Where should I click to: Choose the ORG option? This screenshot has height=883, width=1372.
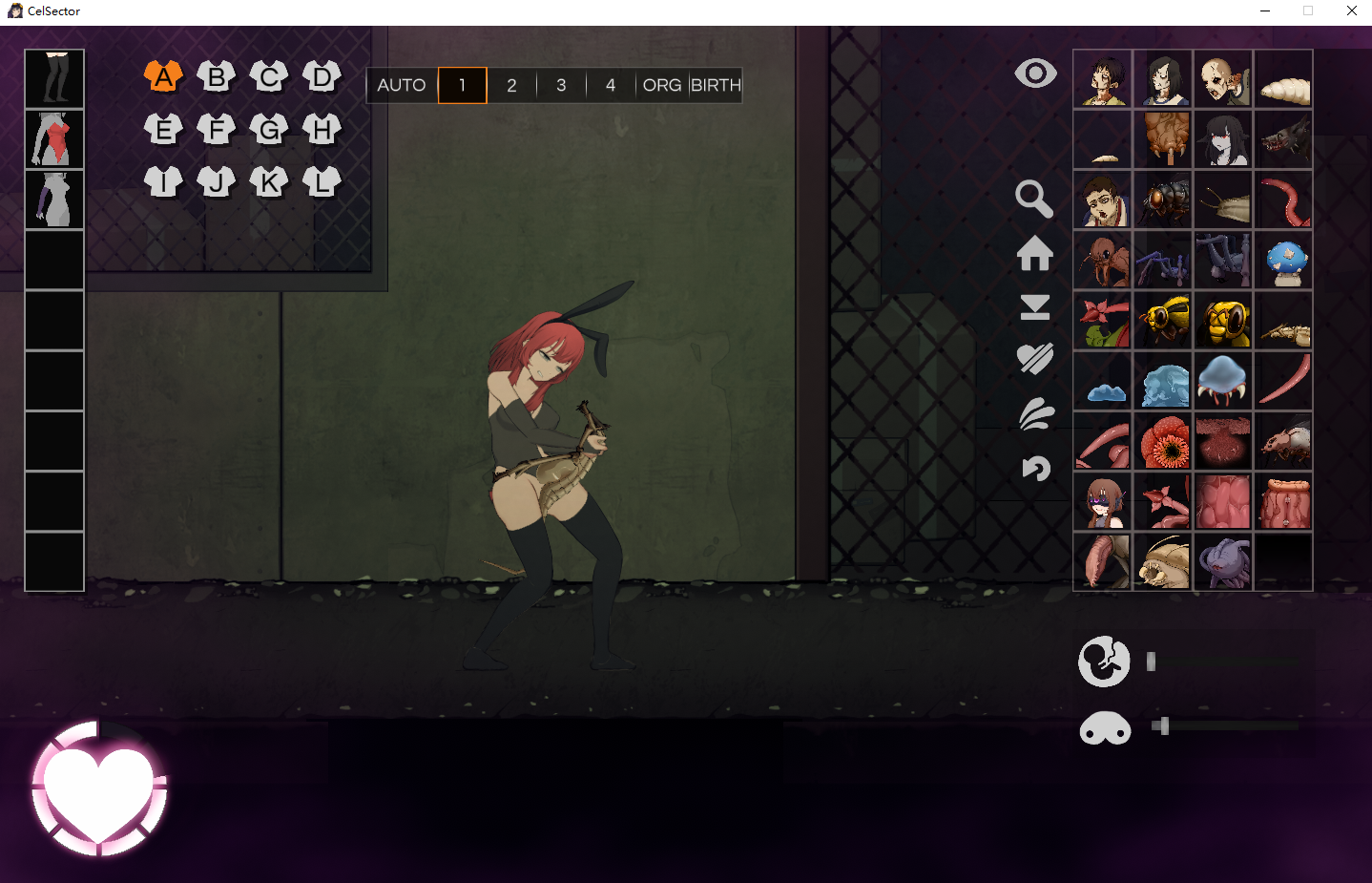[x=661, y=85]
